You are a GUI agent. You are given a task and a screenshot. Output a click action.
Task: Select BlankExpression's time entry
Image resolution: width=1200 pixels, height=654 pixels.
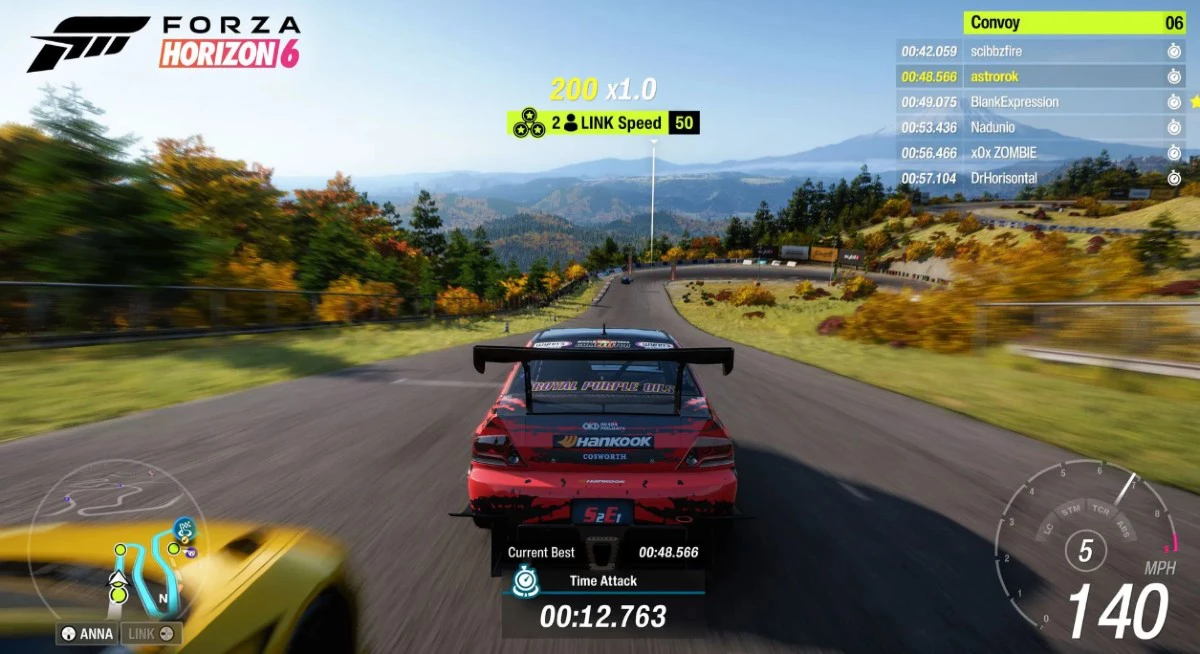[929, 102]
